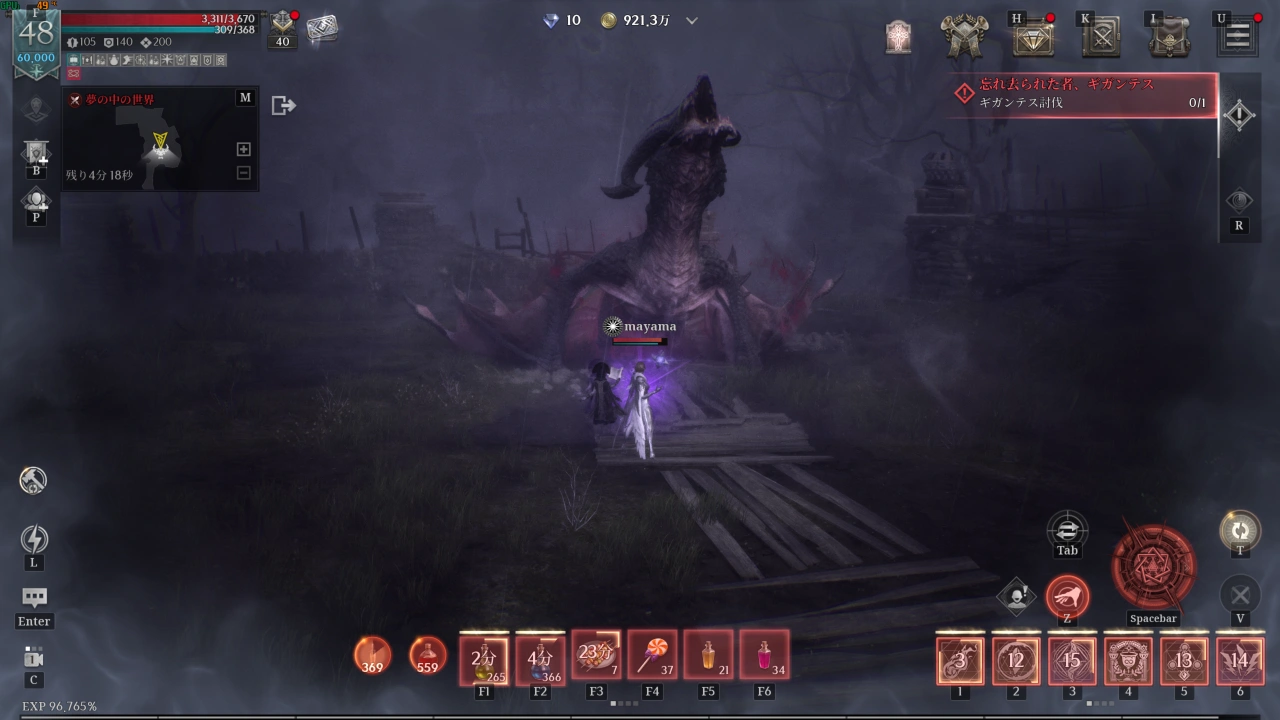Open the main hamburger menu

pos(1237,37)
